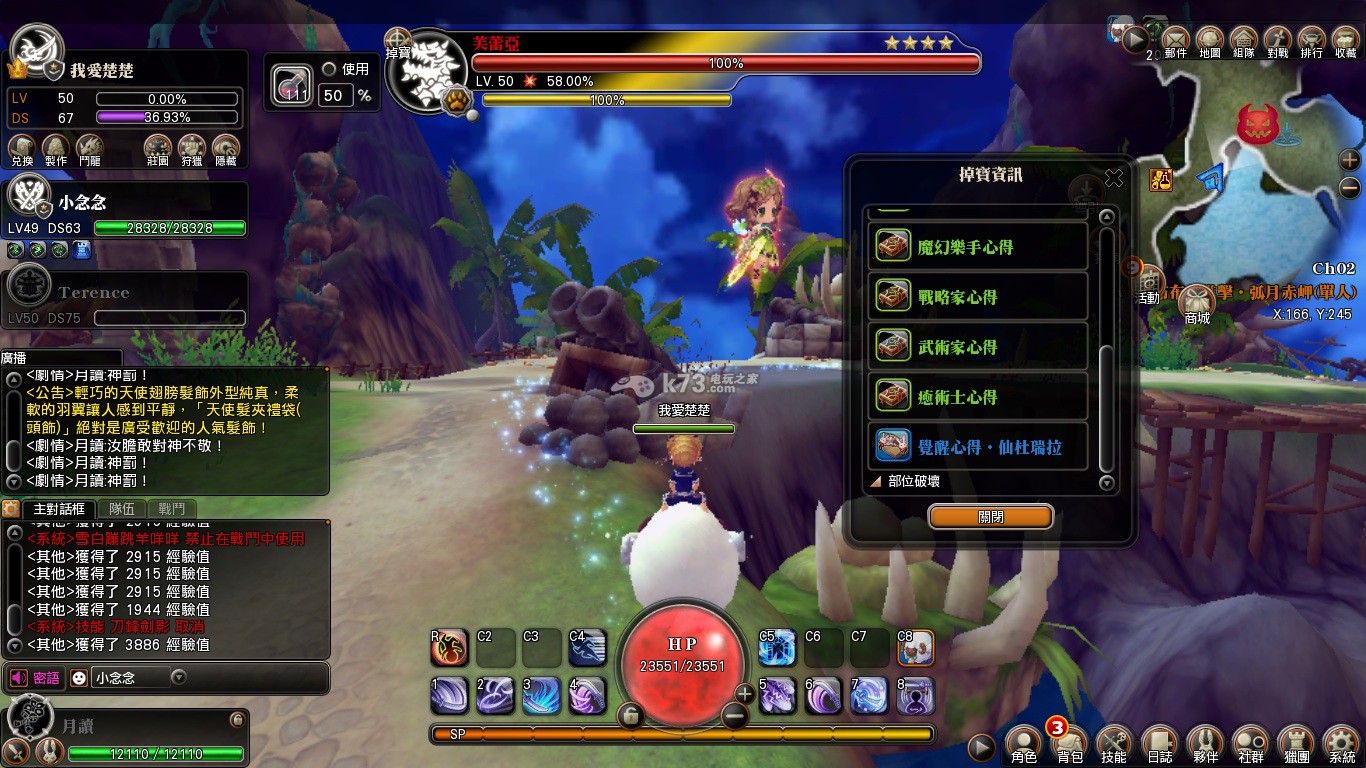This screenshot has height=768, width=1366.
Task: Toggle the potion auto 使用 option
Action: [329, 69]
